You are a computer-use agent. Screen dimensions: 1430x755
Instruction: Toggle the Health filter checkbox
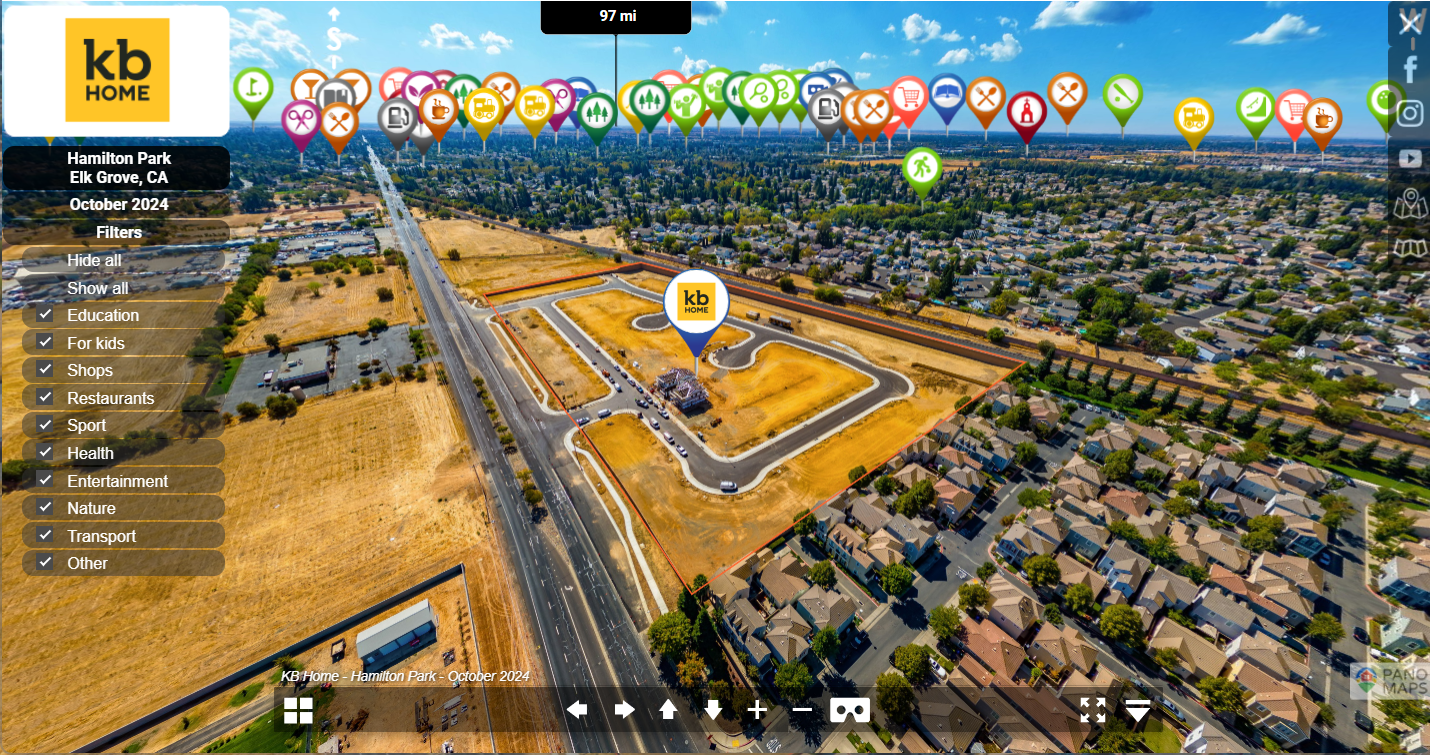[x=45, y=453]
